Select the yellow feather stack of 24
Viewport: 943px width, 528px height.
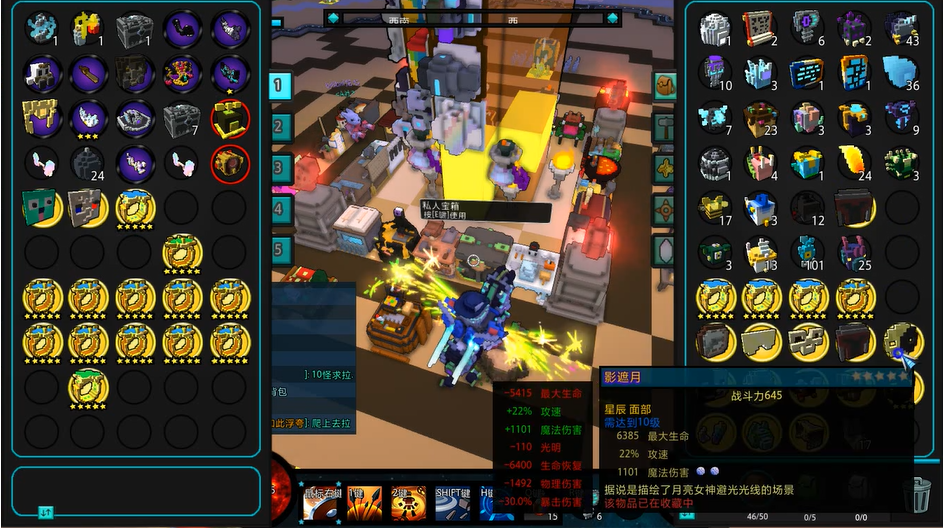(x=854, y=161)
